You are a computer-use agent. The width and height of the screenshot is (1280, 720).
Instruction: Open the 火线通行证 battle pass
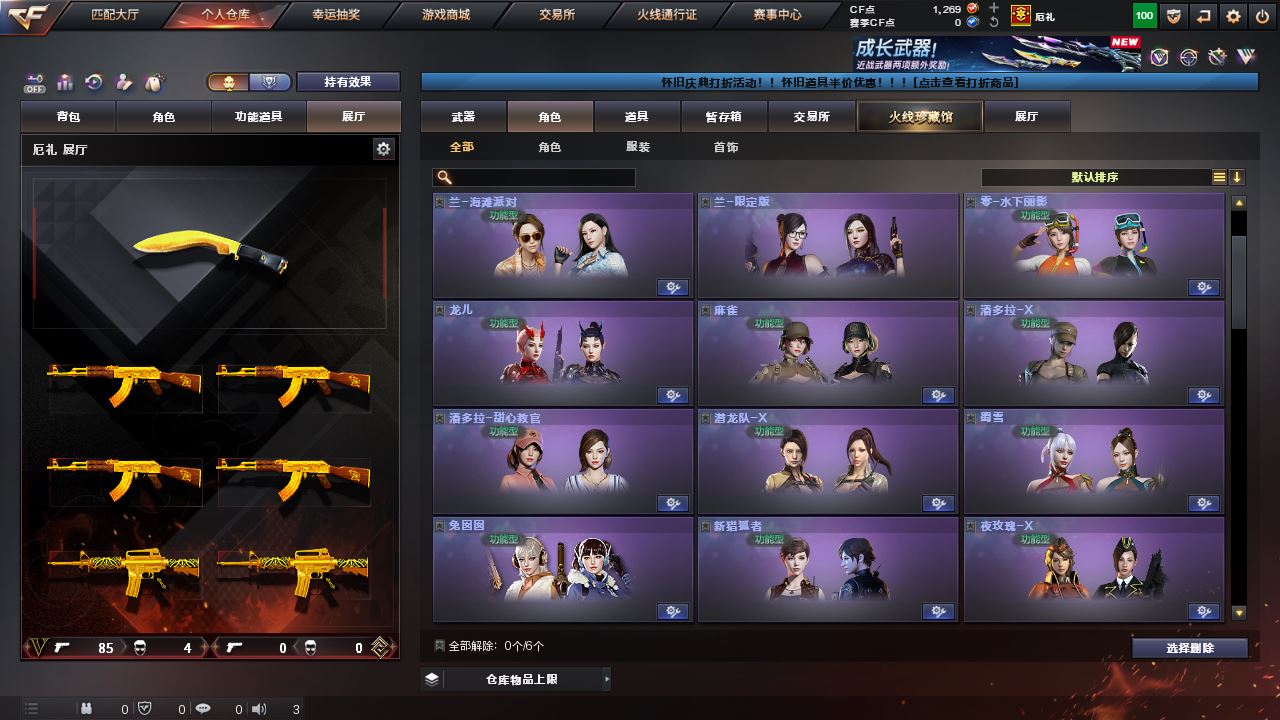click(667, 15)
